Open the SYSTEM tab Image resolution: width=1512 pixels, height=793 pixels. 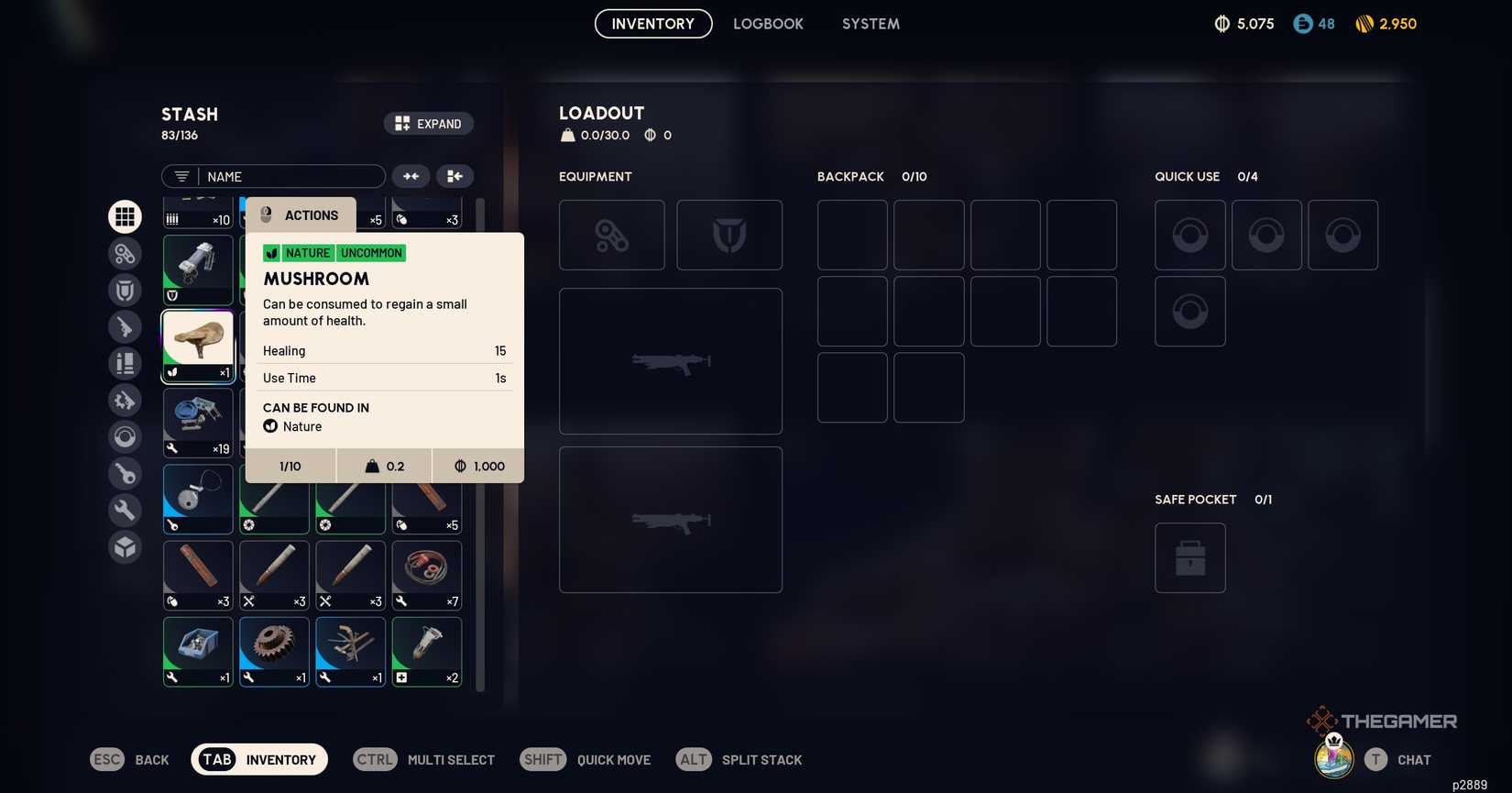click(x=870, y=24)
